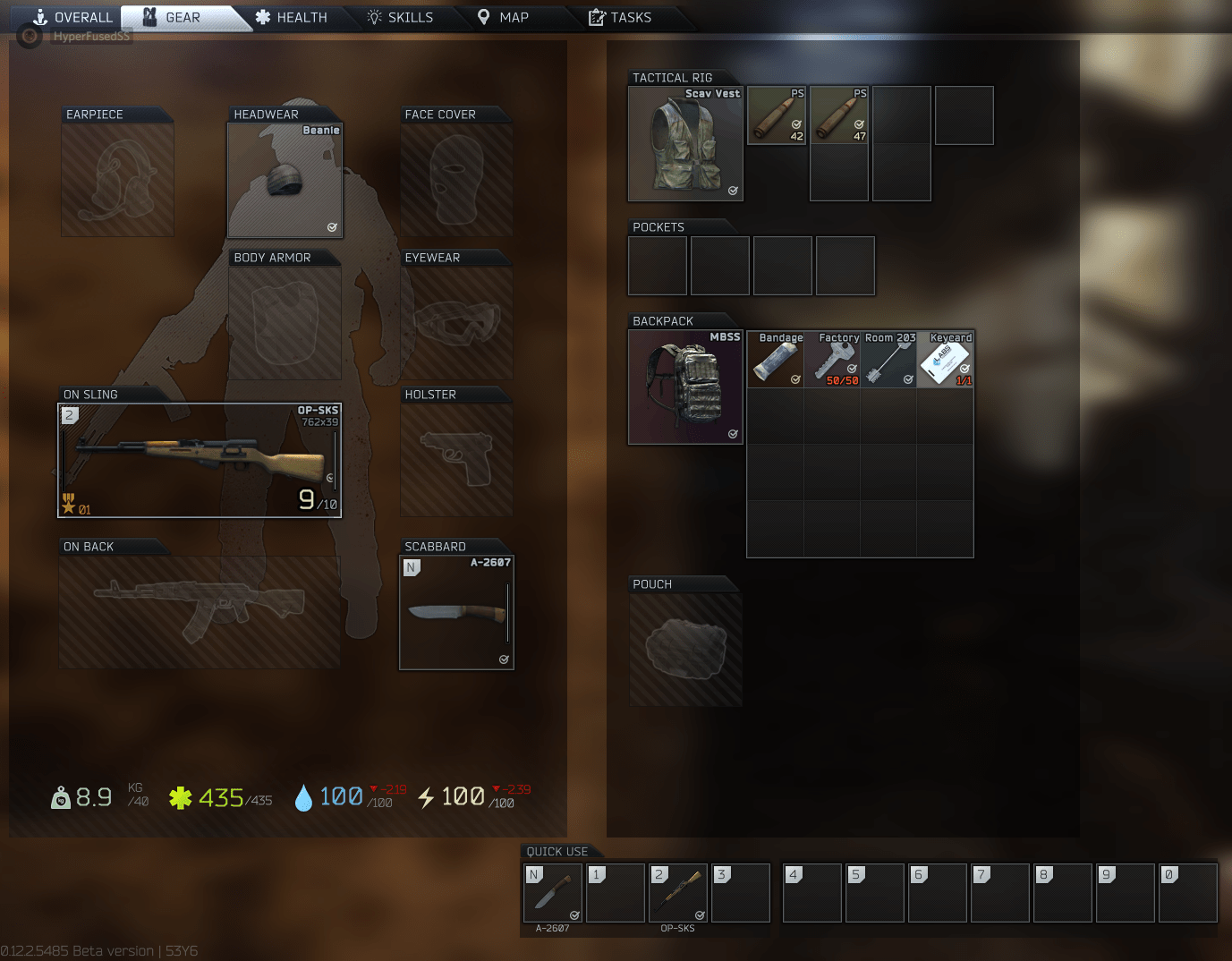Select the Bandage in the backpack
Viewport: 1232px width, 961px height.
pos(775,360)
